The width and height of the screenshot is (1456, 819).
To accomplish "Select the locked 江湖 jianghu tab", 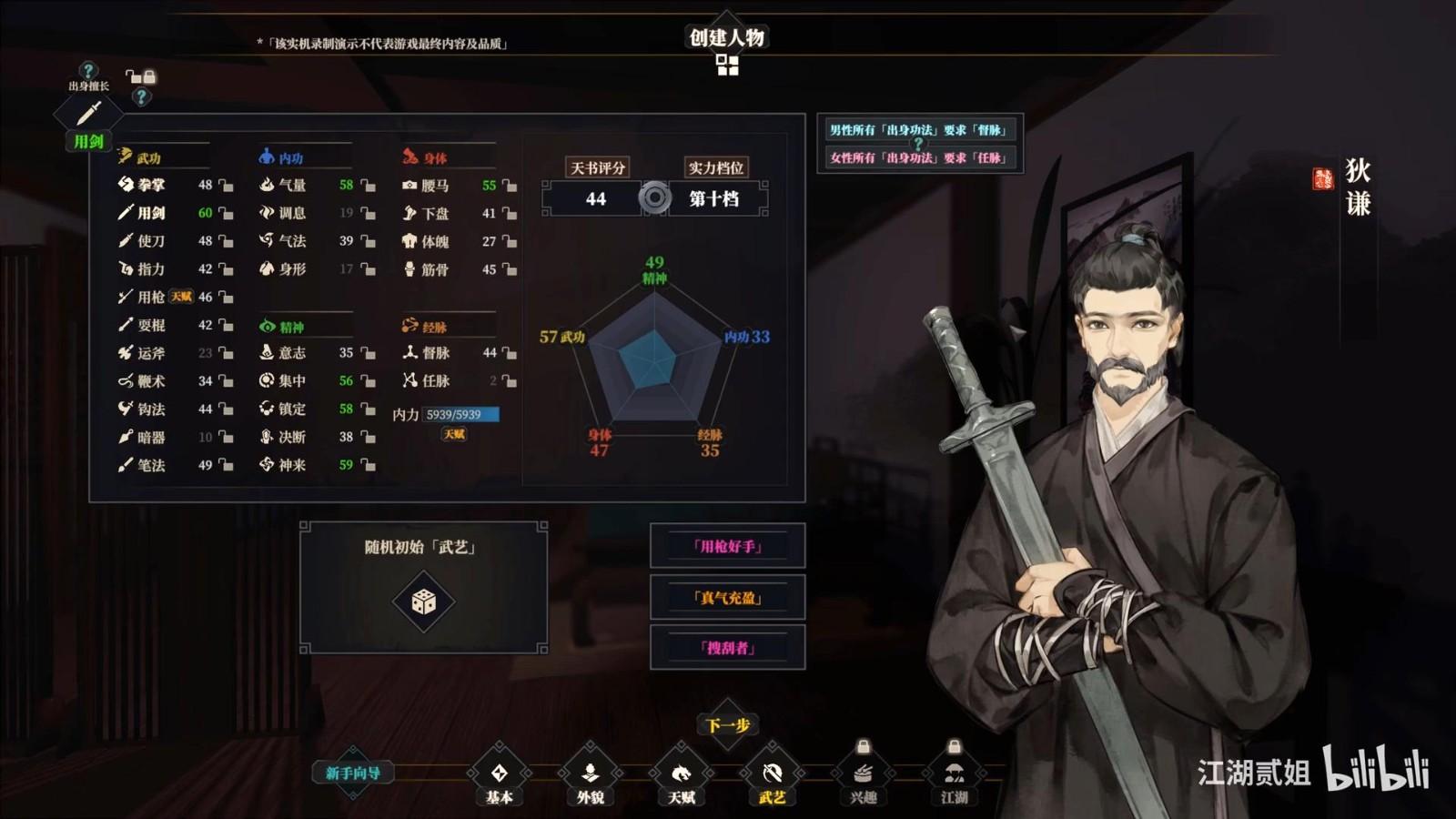I will pos(954,774).
